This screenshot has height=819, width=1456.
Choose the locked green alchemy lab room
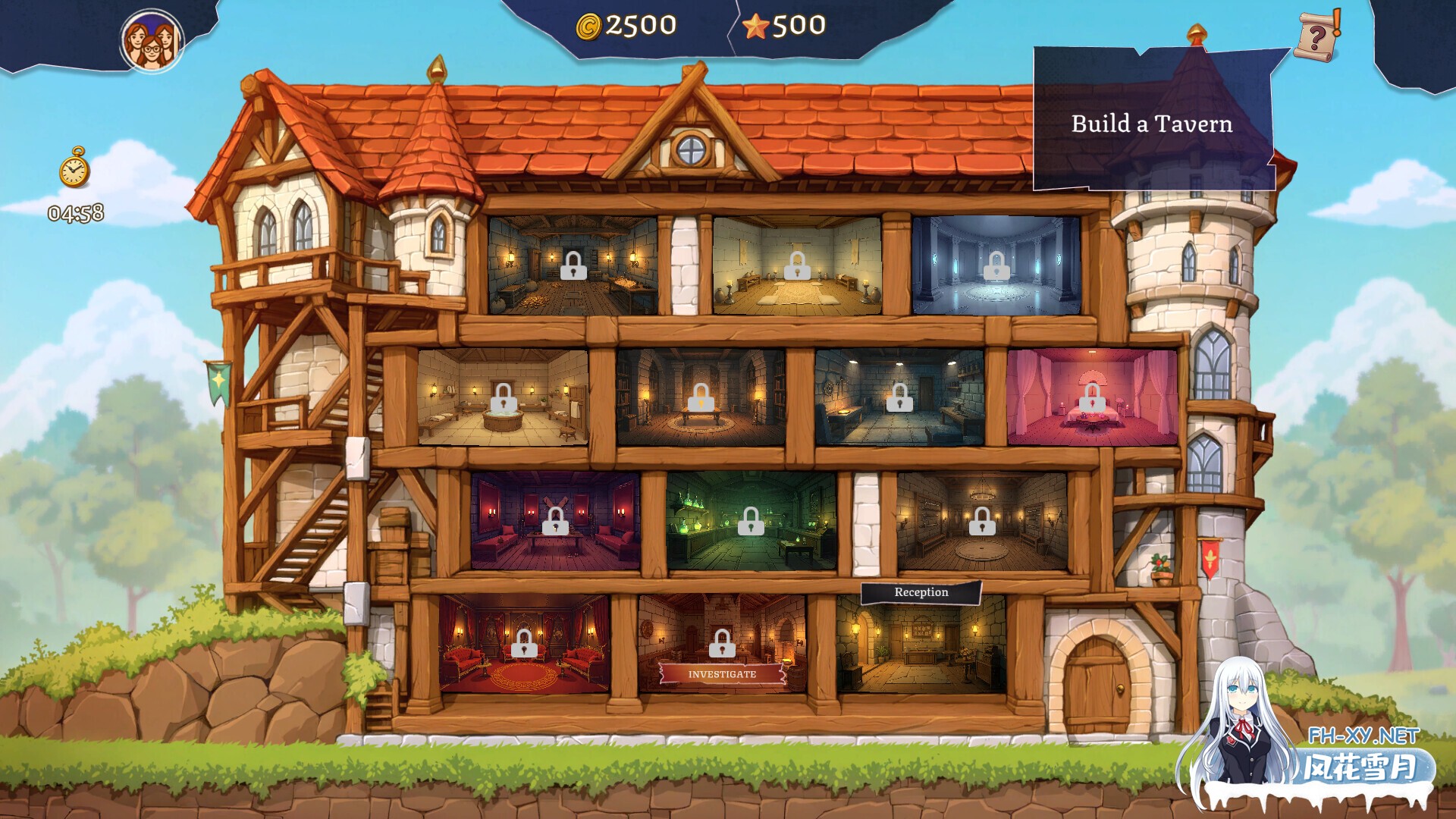click(751, 520)
